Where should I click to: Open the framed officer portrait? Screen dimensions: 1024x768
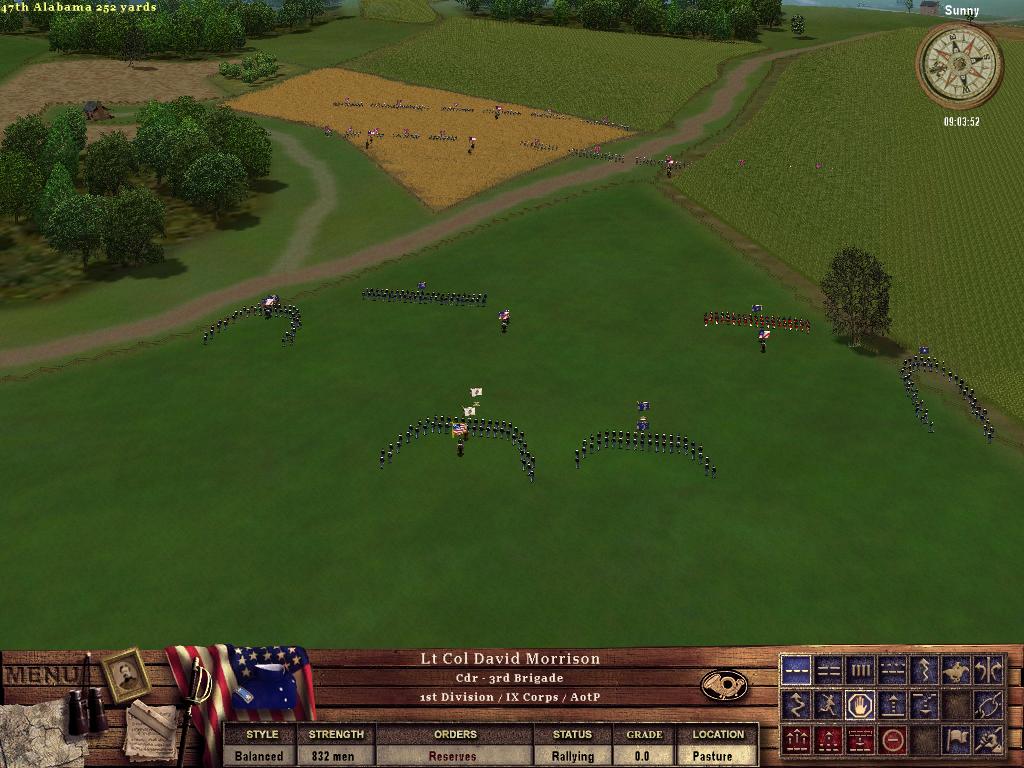click(126, 675)
